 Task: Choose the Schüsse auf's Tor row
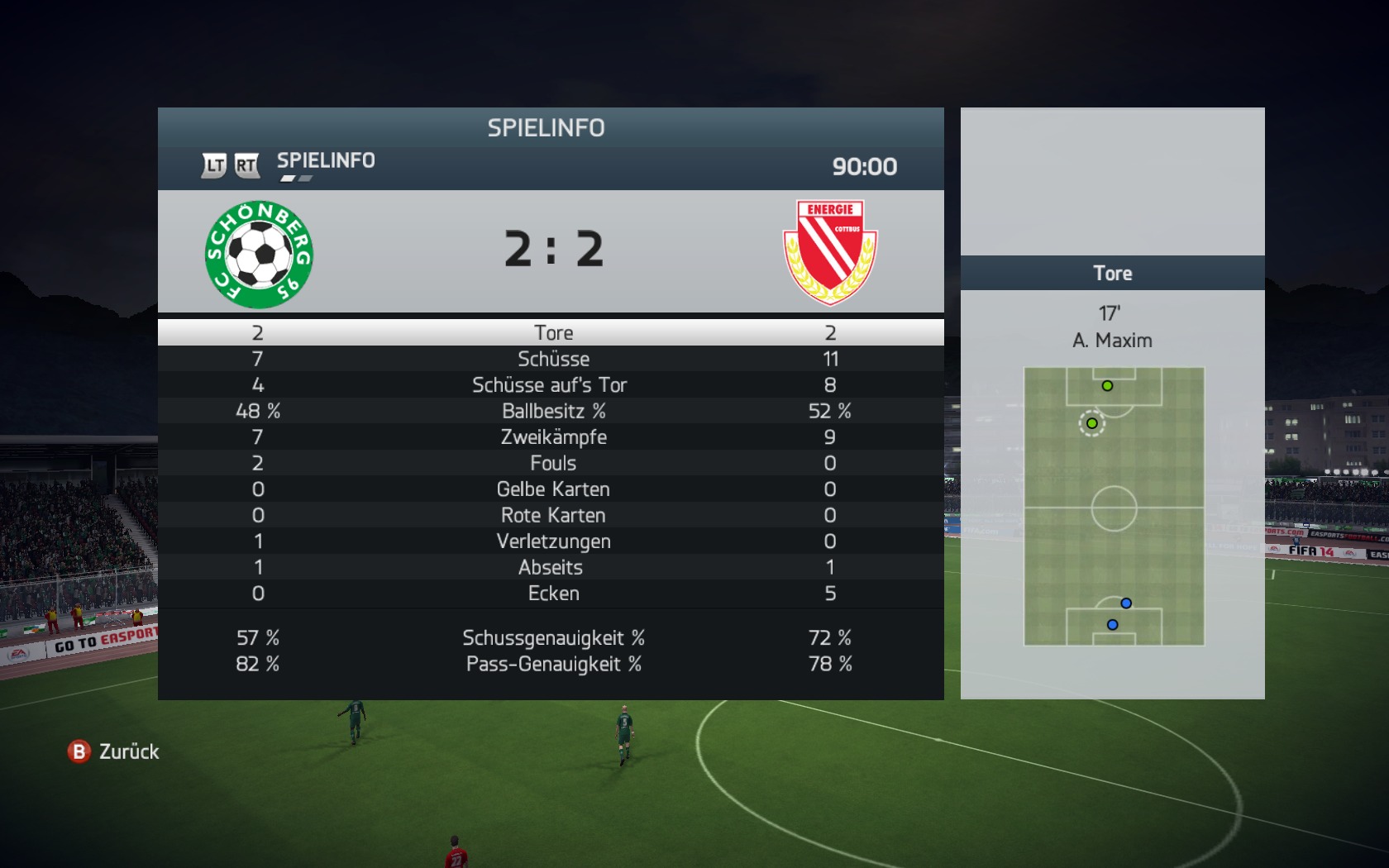point(551,385)
